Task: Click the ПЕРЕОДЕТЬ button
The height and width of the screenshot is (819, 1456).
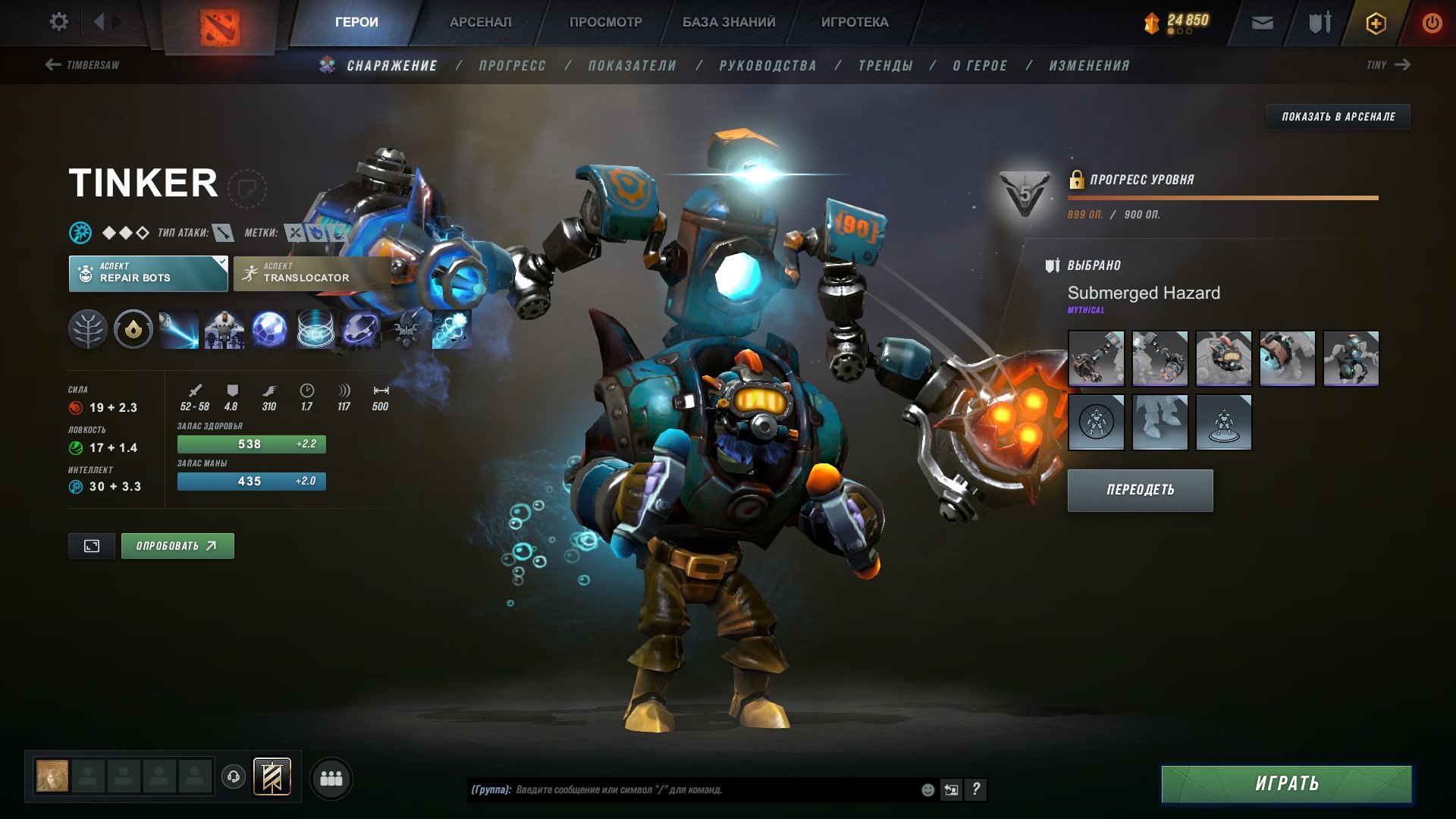Action: [x=1140, y=490]
